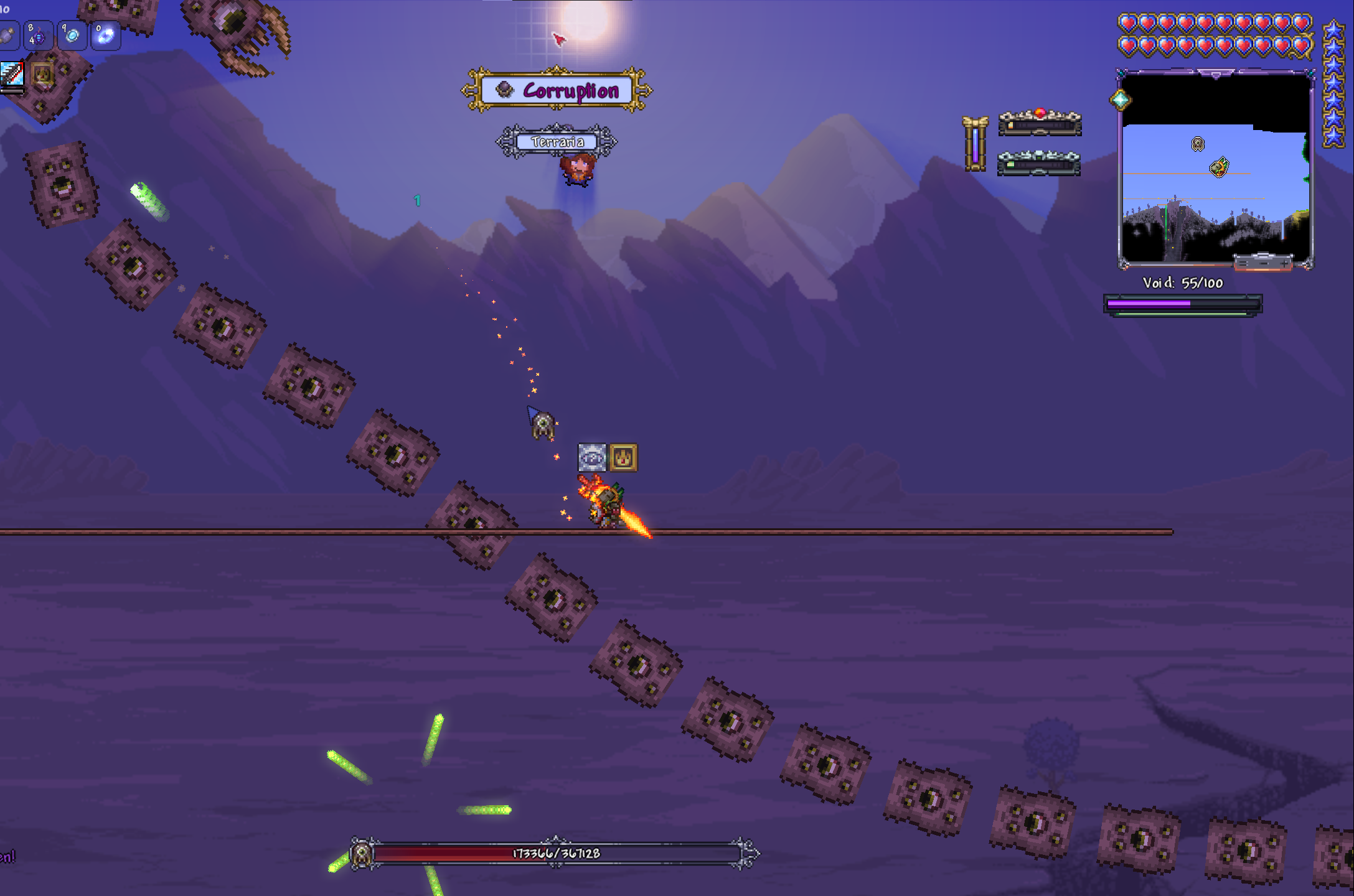
Task: Click the minimap zoom-out minus button
Action: (x=1264, y=263)
